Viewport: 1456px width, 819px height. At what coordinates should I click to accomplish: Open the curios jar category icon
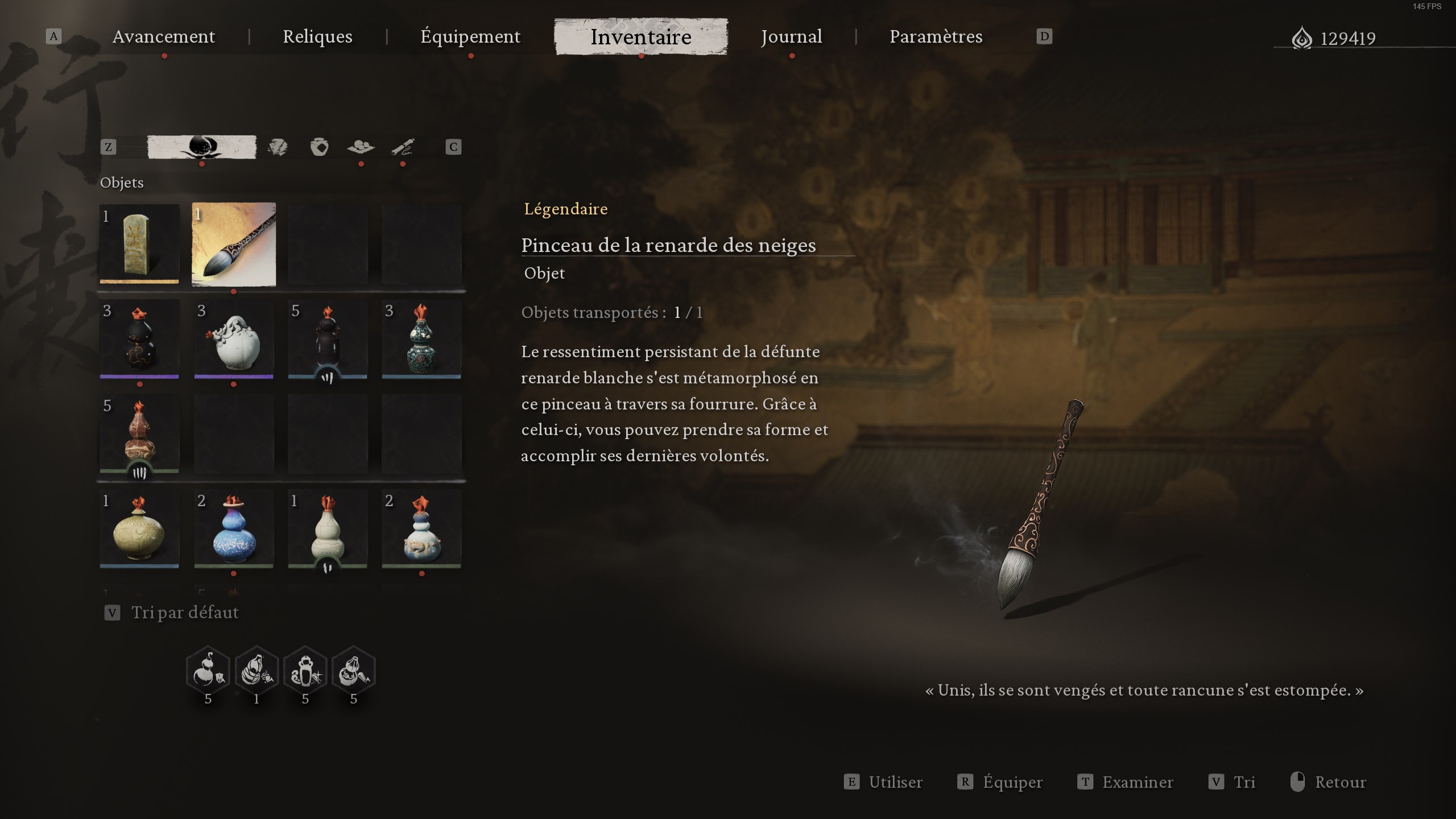tap(320, 147)
